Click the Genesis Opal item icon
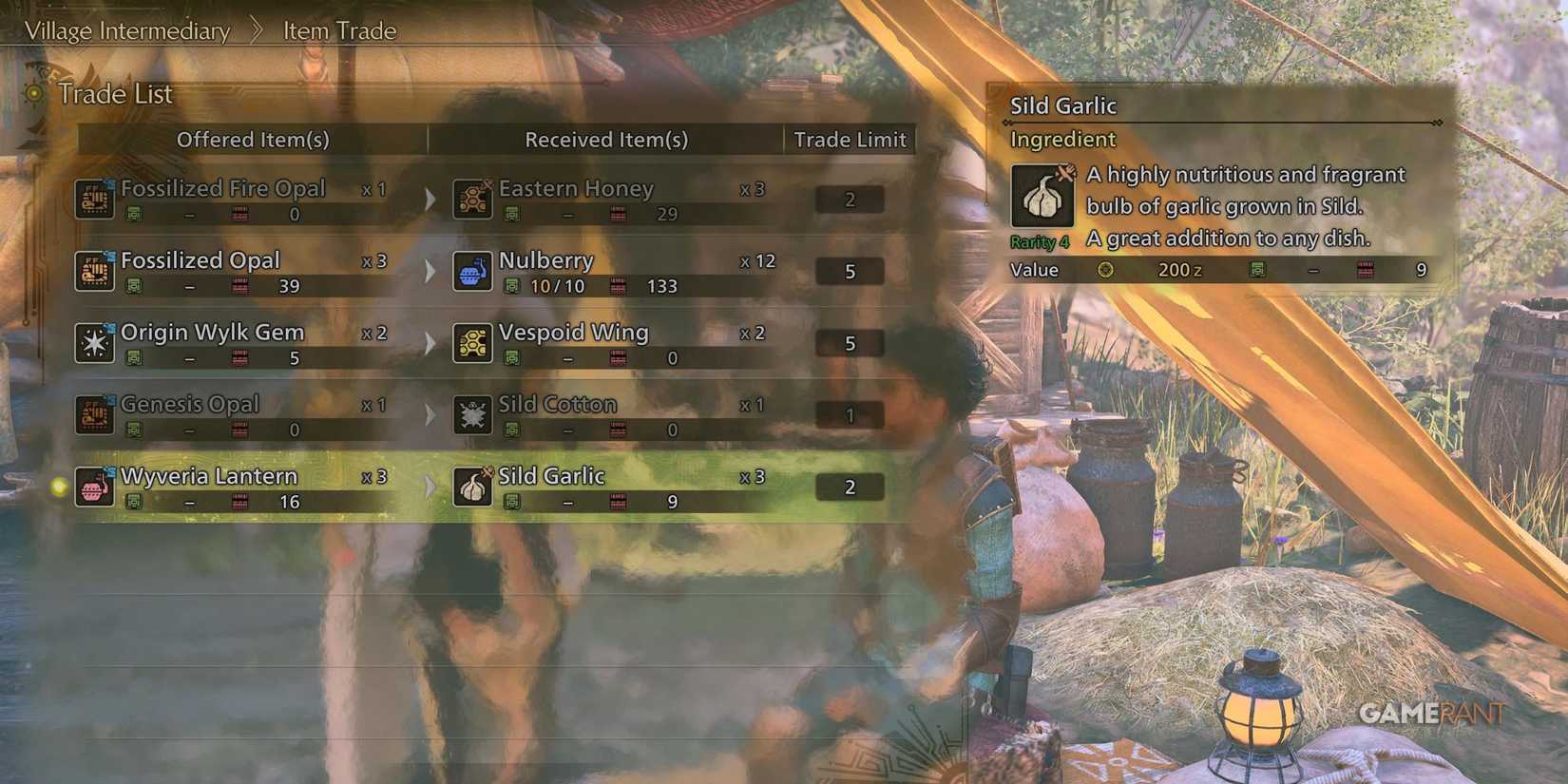This screenshot has width=1568, height=784. [93, 414]
